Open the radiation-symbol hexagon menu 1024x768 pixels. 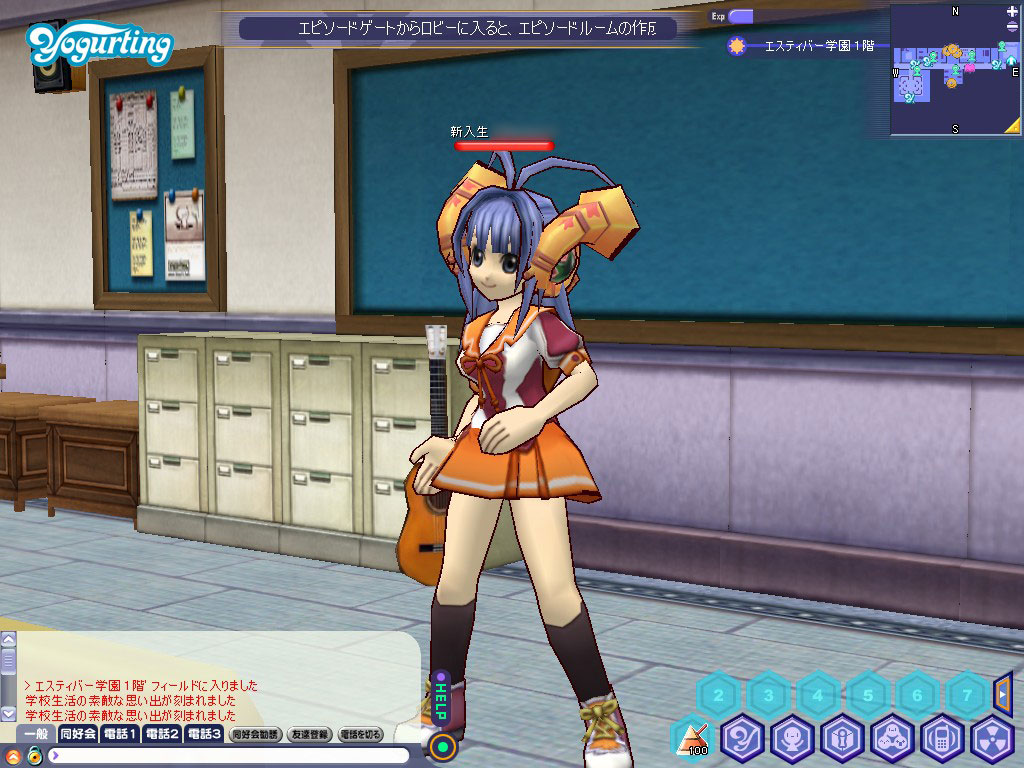[x=992, y=739]
